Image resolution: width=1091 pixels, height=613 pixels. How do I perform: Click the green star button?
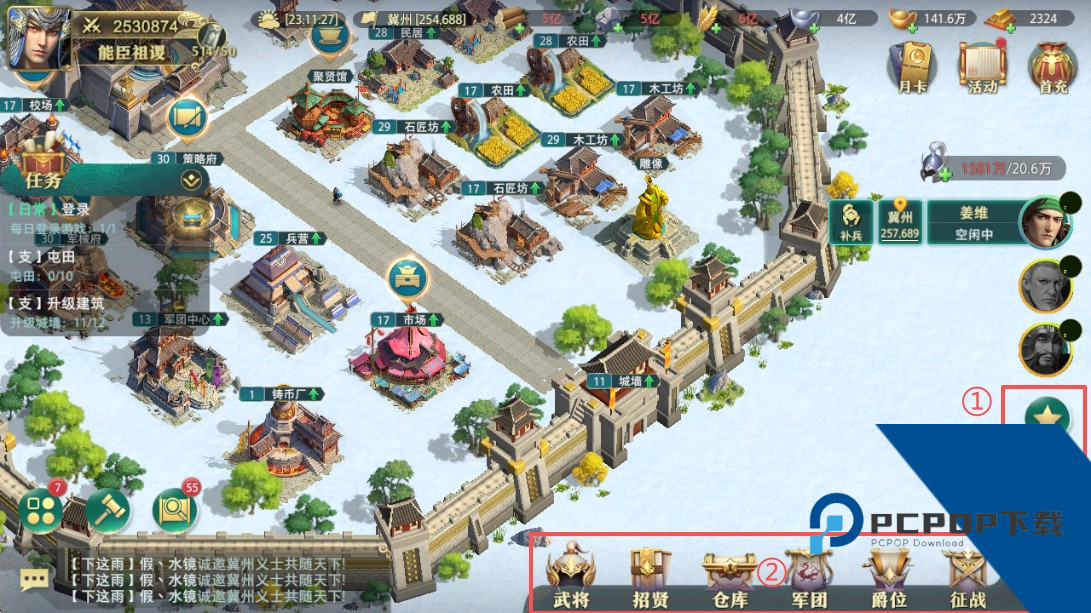1047,417
